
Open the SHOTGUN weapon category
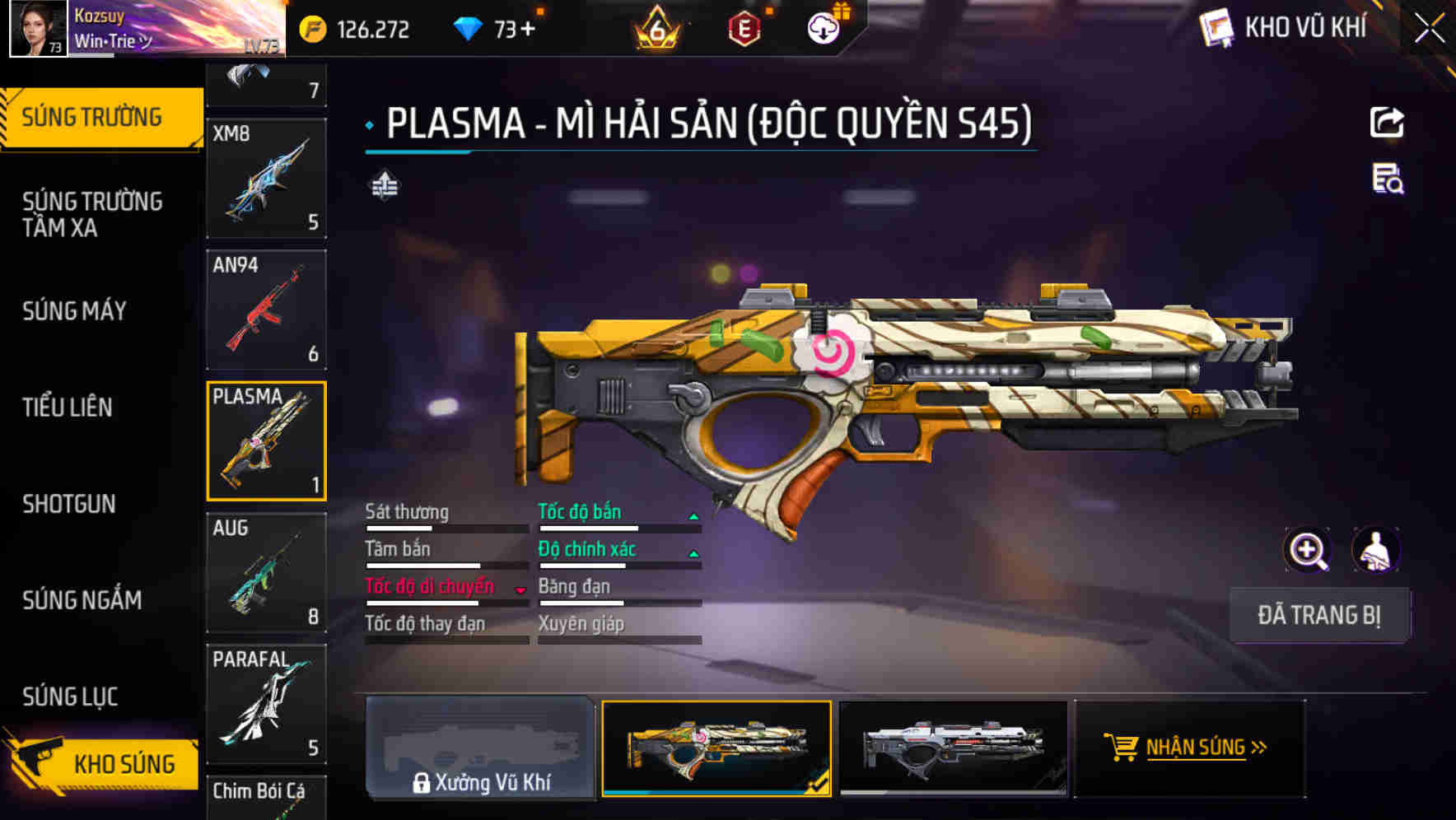[68, 503]
